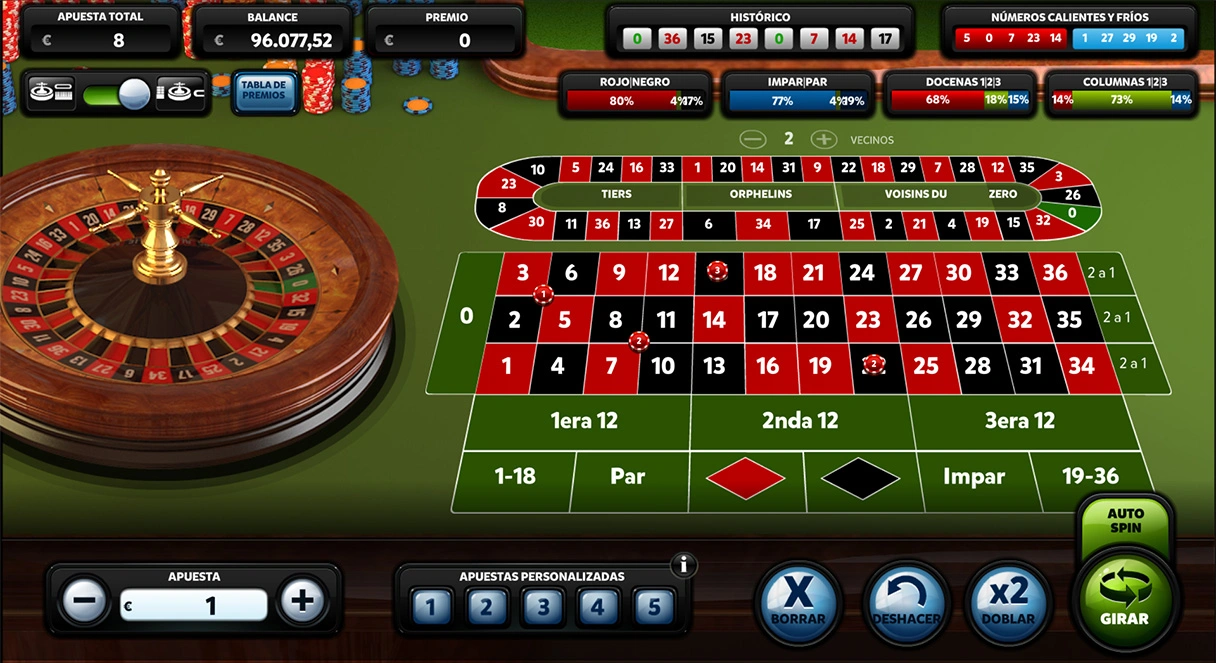This screenshot has width=1216, height=663.
Task: Increase the bet amount with the plus button
Action: coord(302,602)
